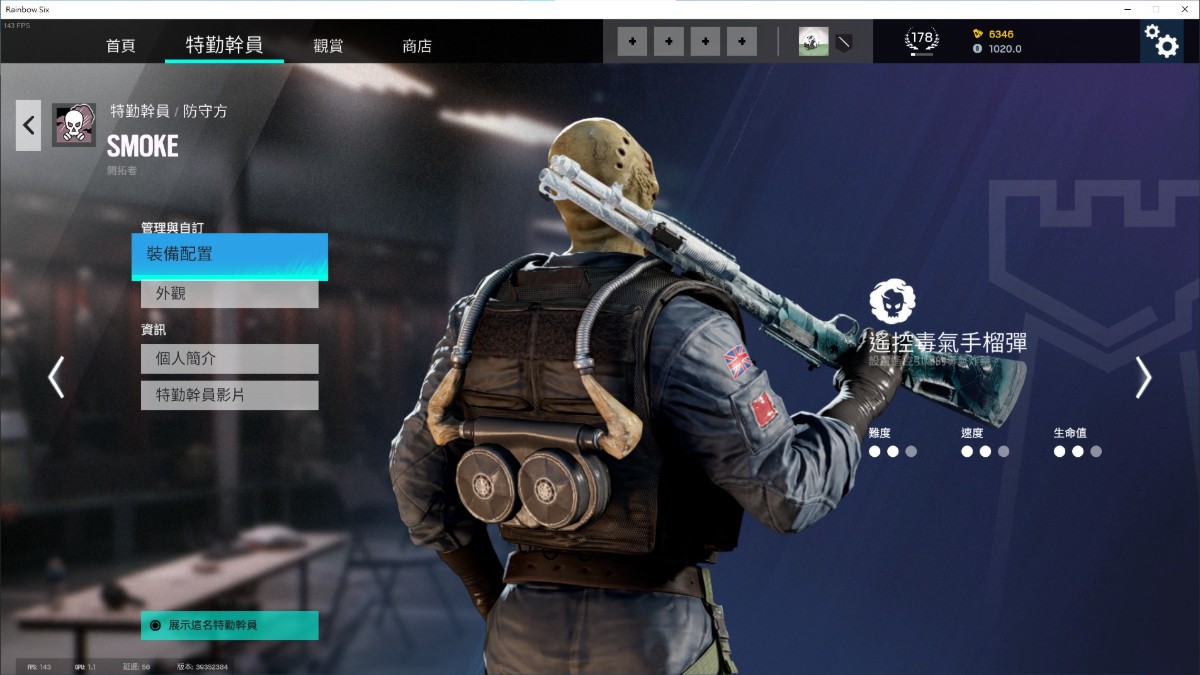Open settings with the gear icon
This screenshot has width=1200, height=675.
pos(1161,42)
